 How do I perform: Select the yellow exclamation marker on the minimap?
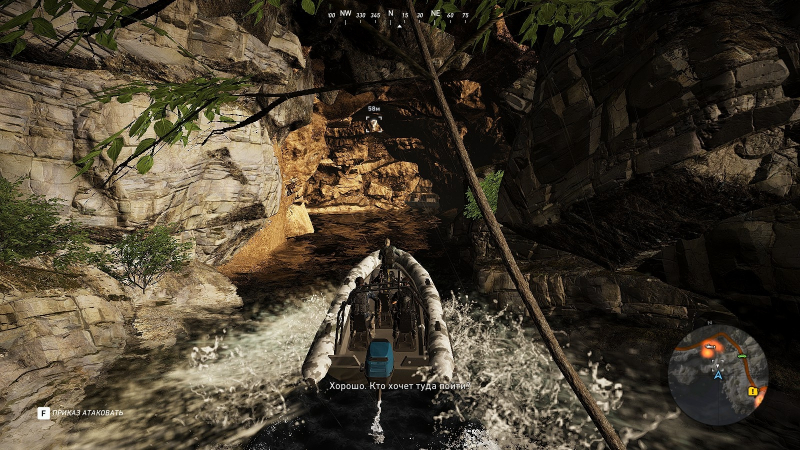click(x=751, y=392)
